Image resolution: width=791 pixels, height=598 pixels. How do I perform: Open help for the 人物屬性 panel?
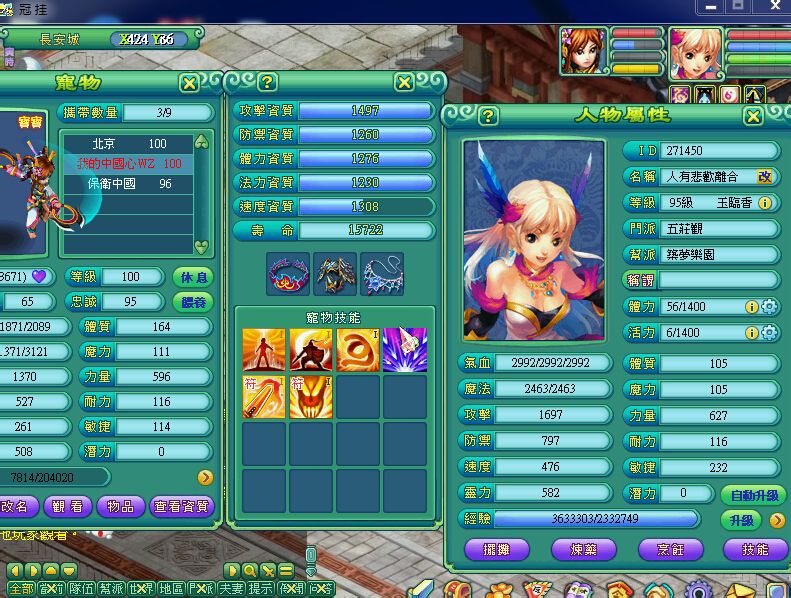pos(489,116)
